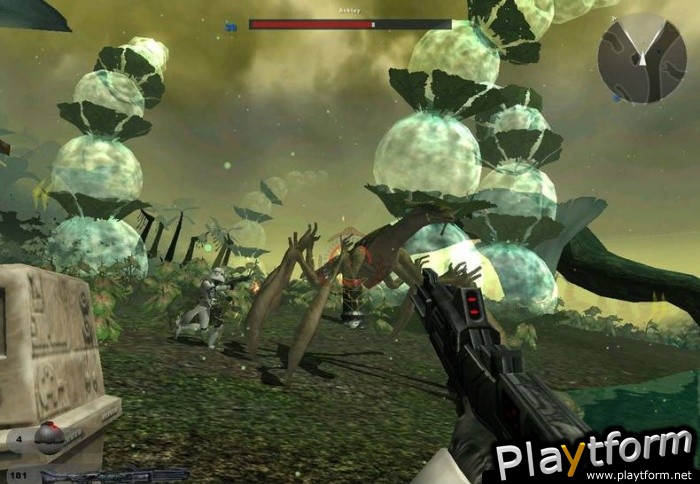700x484 pixels.
Task: Click the circular minimap radar
Action: [642, 57]
